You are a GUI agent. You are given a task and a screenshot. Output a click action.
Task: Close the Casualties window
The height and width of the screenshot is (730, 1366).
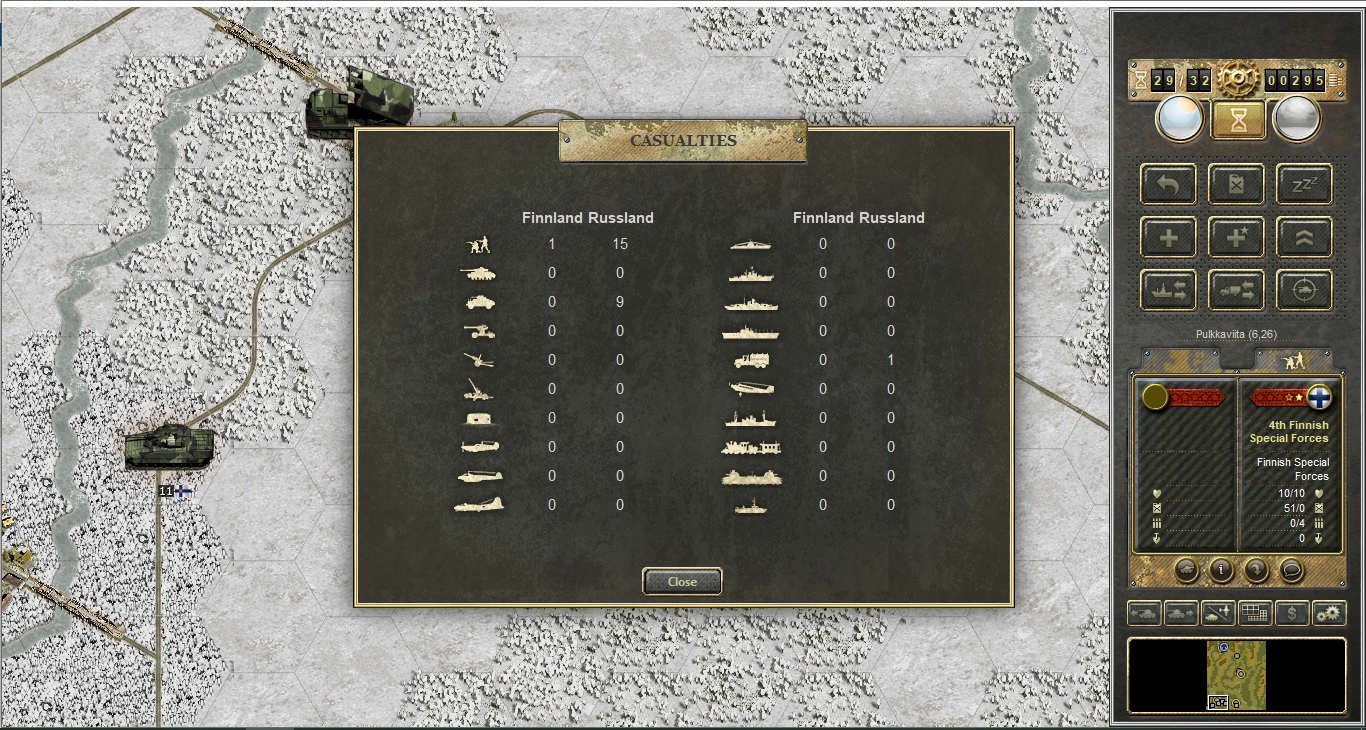click(x=682, y=581)
